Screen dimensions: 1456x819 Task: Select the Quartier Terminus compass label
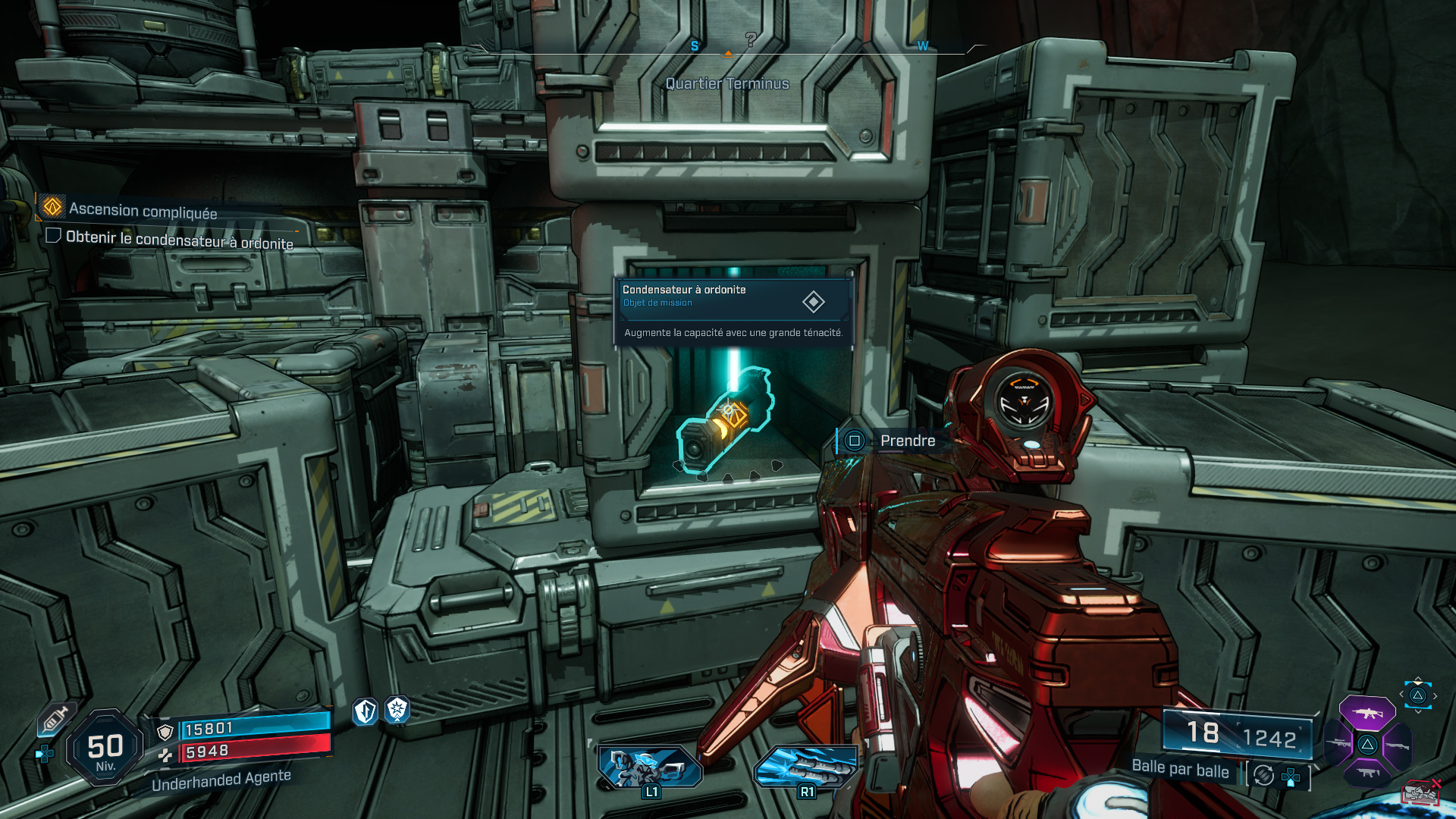click(726, 83)
